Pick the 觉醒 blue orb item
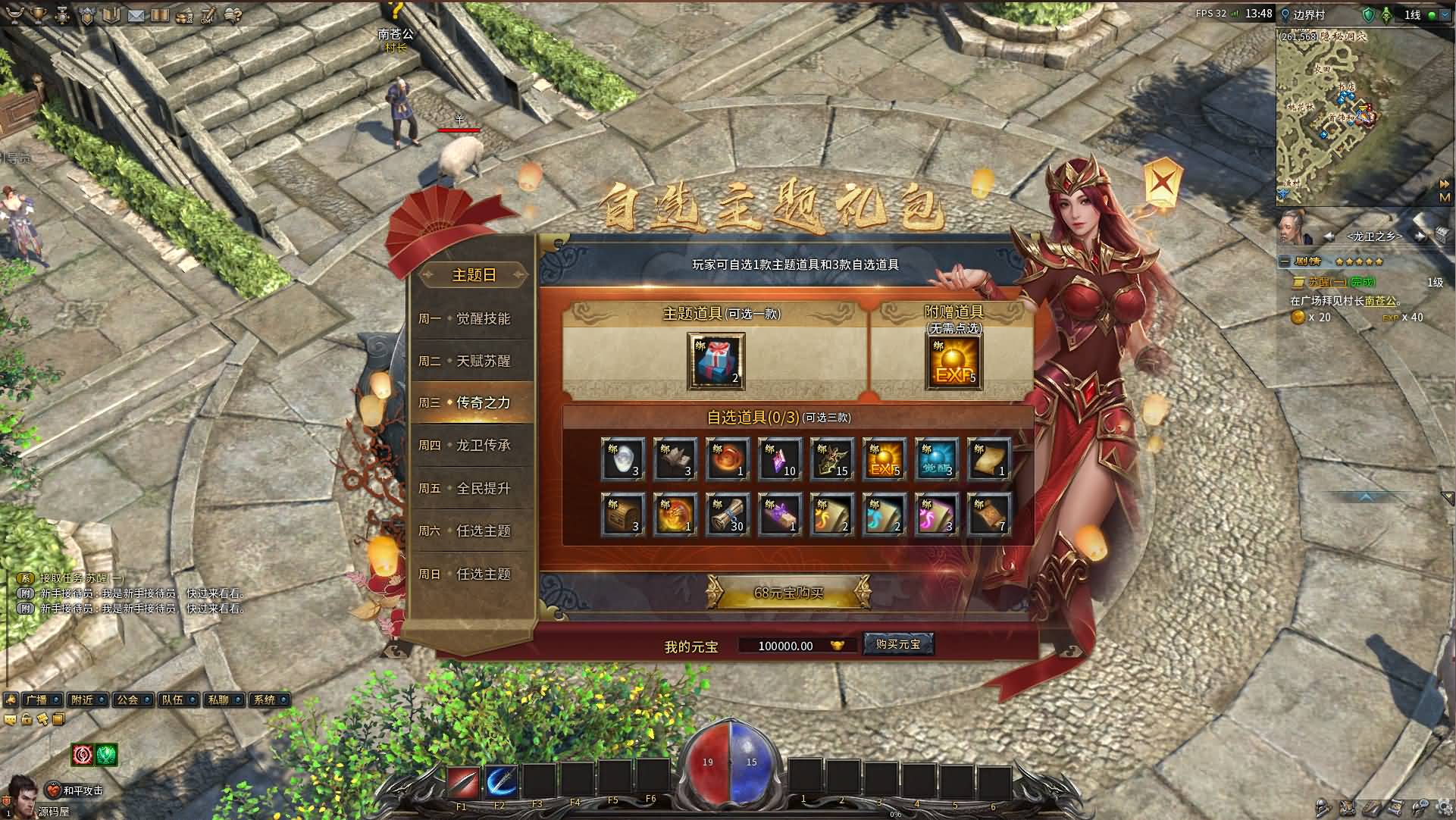Image resolution: width=1456 pixels, height=820 pixels. (936, 459)
